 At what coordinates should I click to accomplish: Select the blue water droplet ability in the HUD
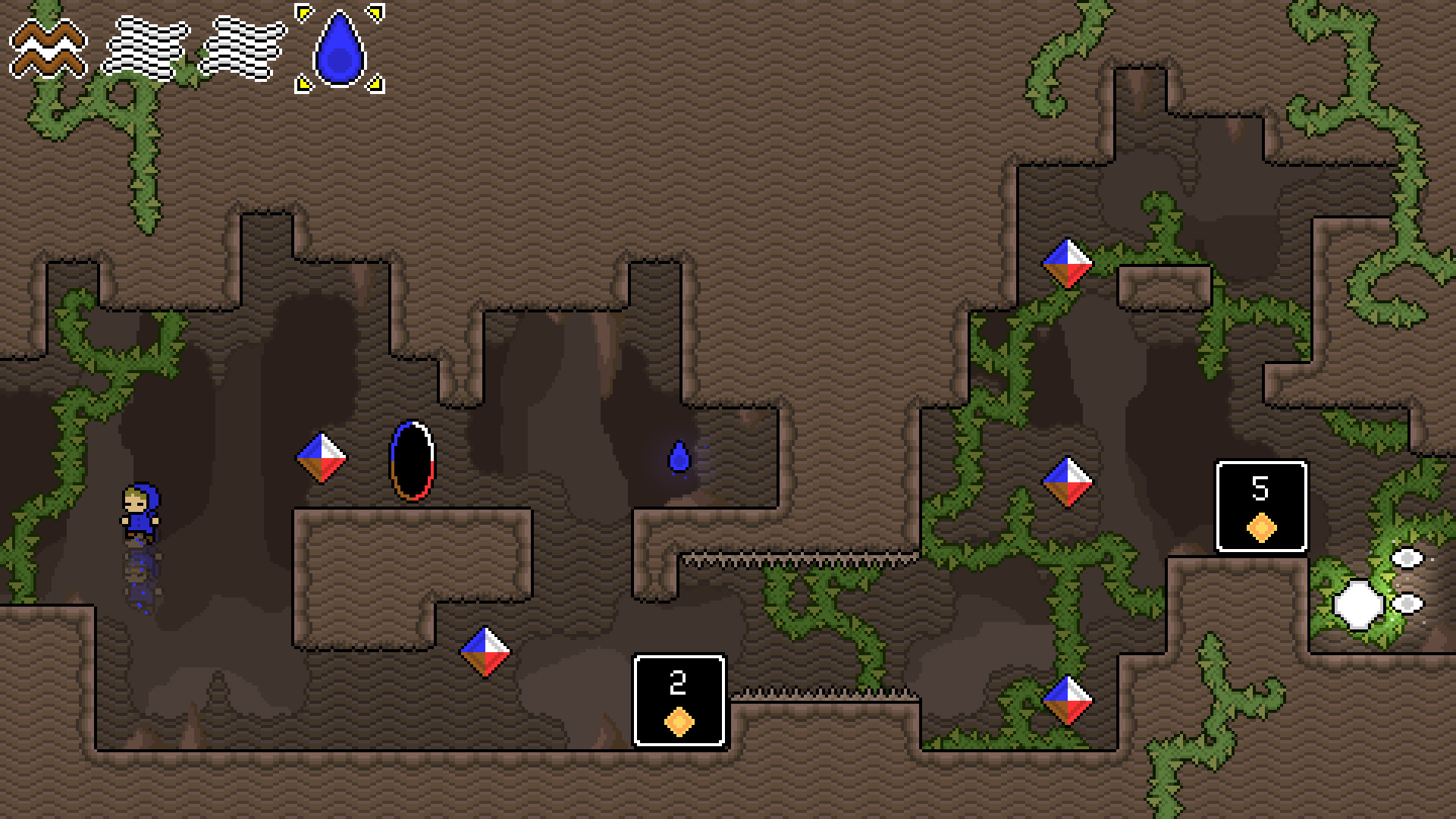339,48
